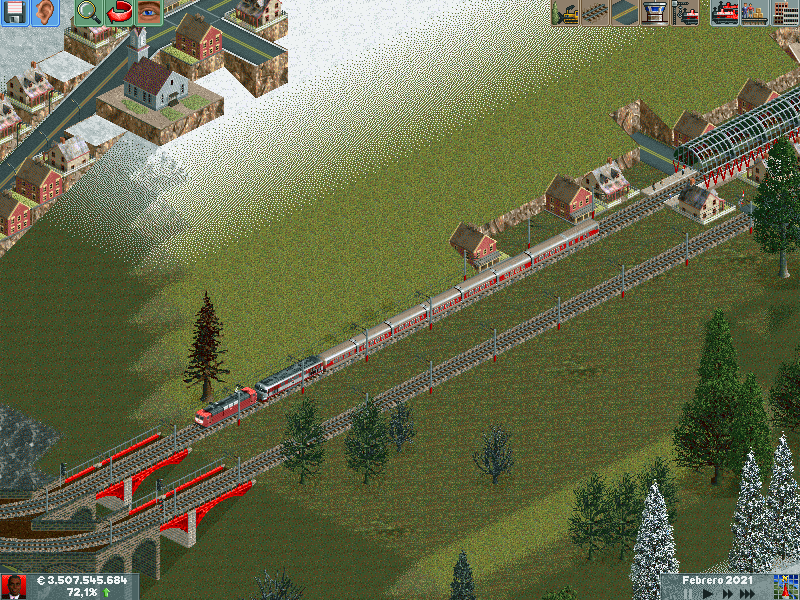Select the bulldozer terraform tool
The width and height of the screenshot is (800, 600).
pos(565,12)
